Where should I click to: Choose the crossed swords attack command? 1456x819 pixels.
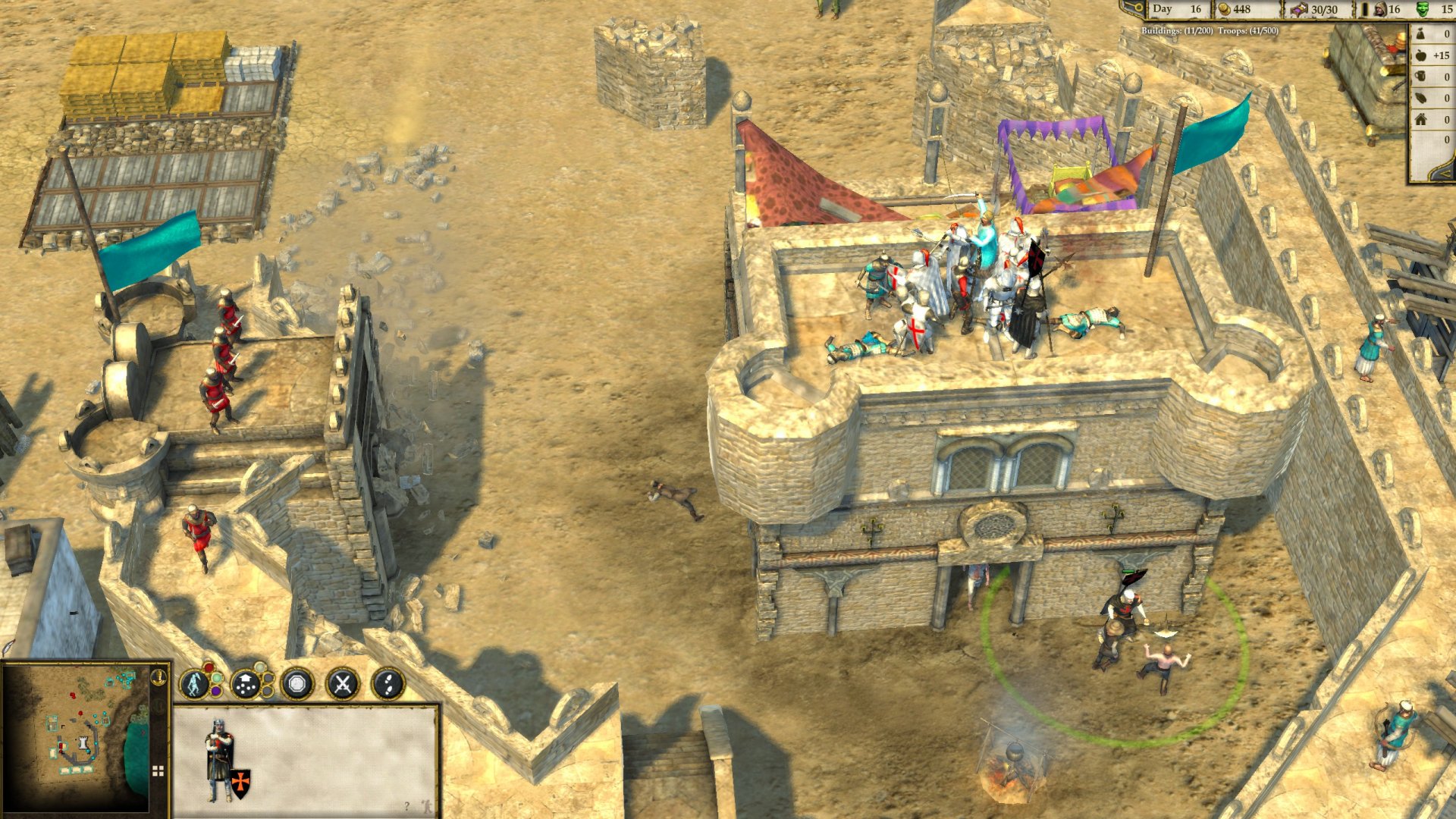(342, 684)
